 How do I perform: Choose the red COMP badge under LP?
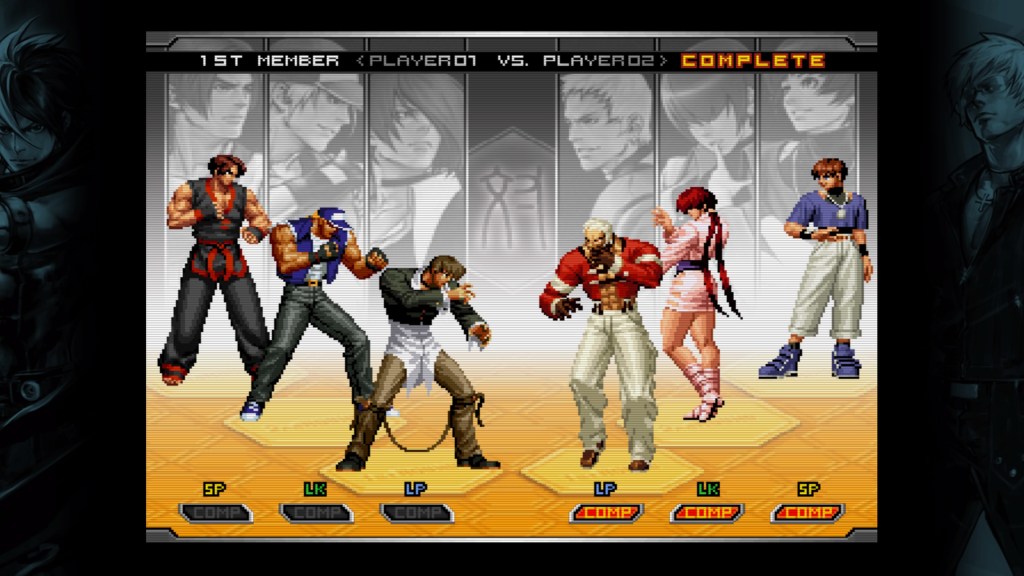click(x=606, y=513)
